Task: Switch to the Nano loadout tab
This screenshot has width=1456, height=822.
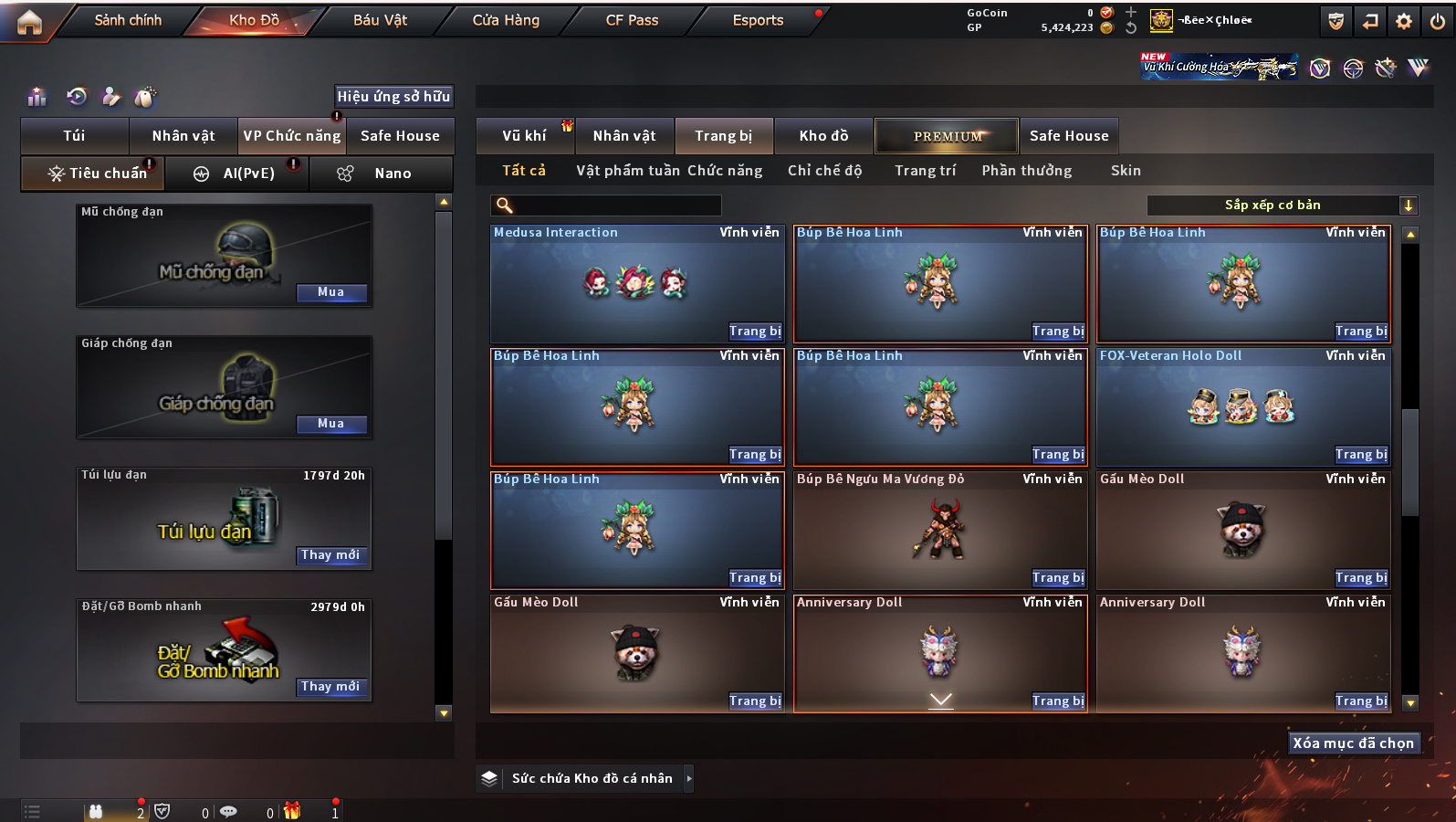Action: point(382,174)
